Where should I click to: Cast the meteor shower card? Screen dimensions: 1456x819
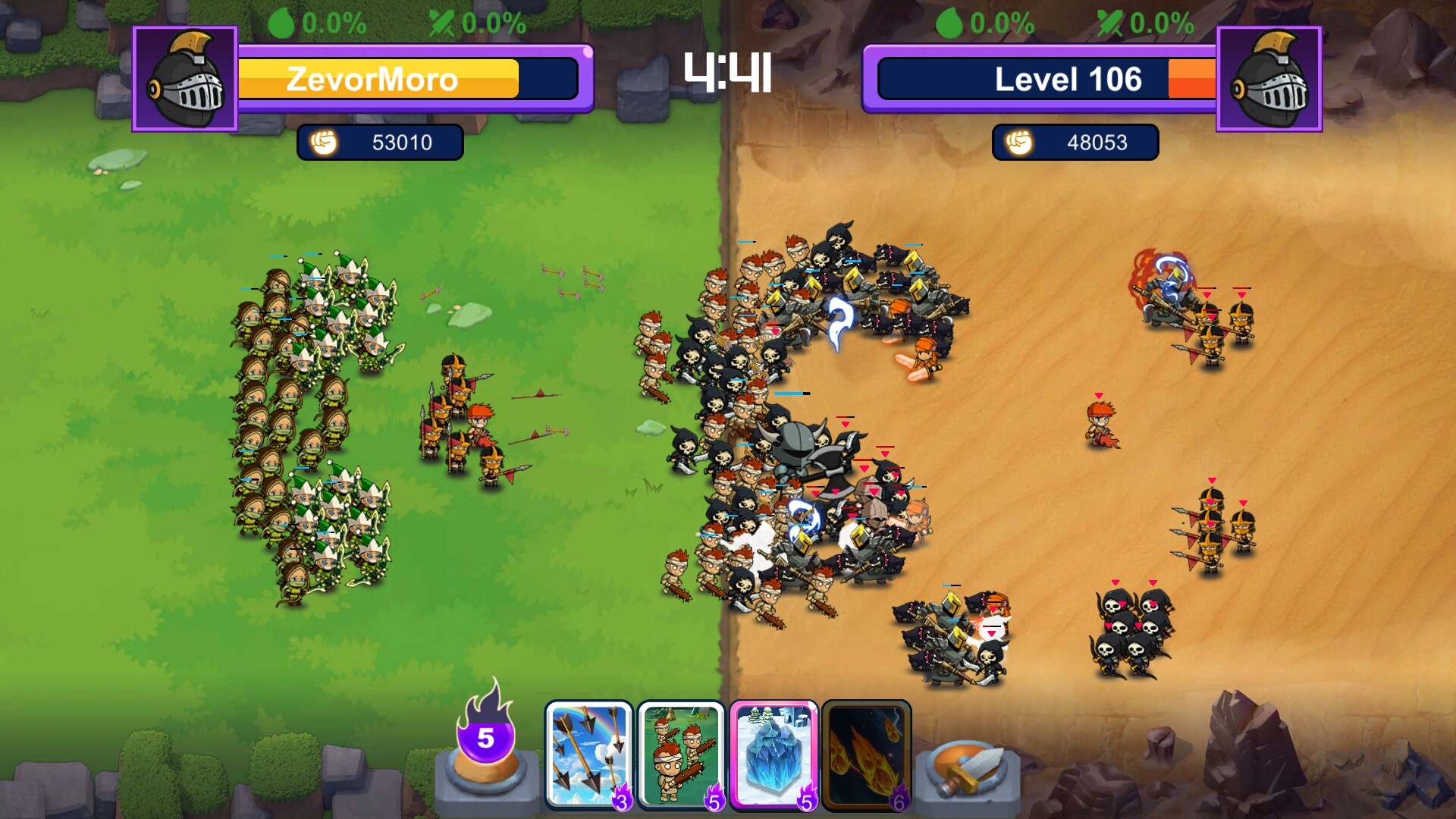click(x=867, y=751)
